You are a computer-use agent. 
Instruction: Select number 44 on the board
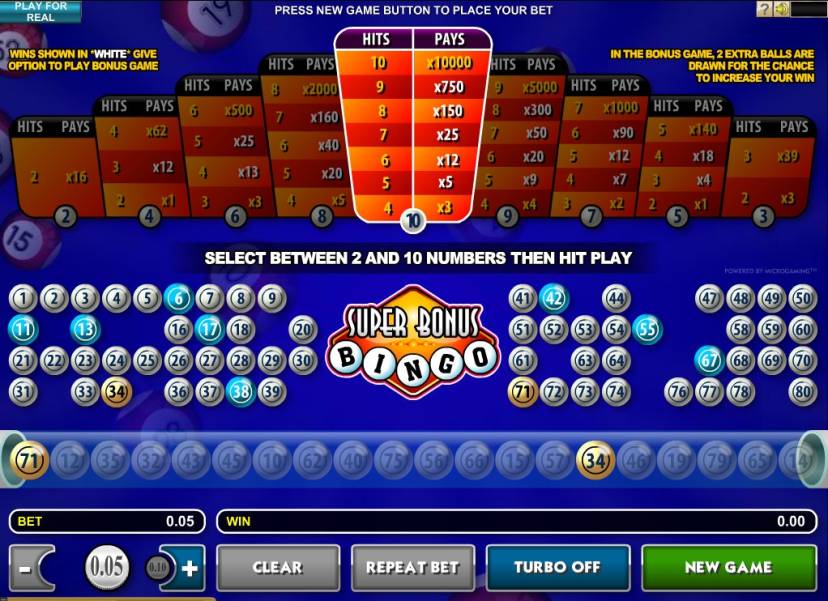pyautogui.click(x=616, y=298)
